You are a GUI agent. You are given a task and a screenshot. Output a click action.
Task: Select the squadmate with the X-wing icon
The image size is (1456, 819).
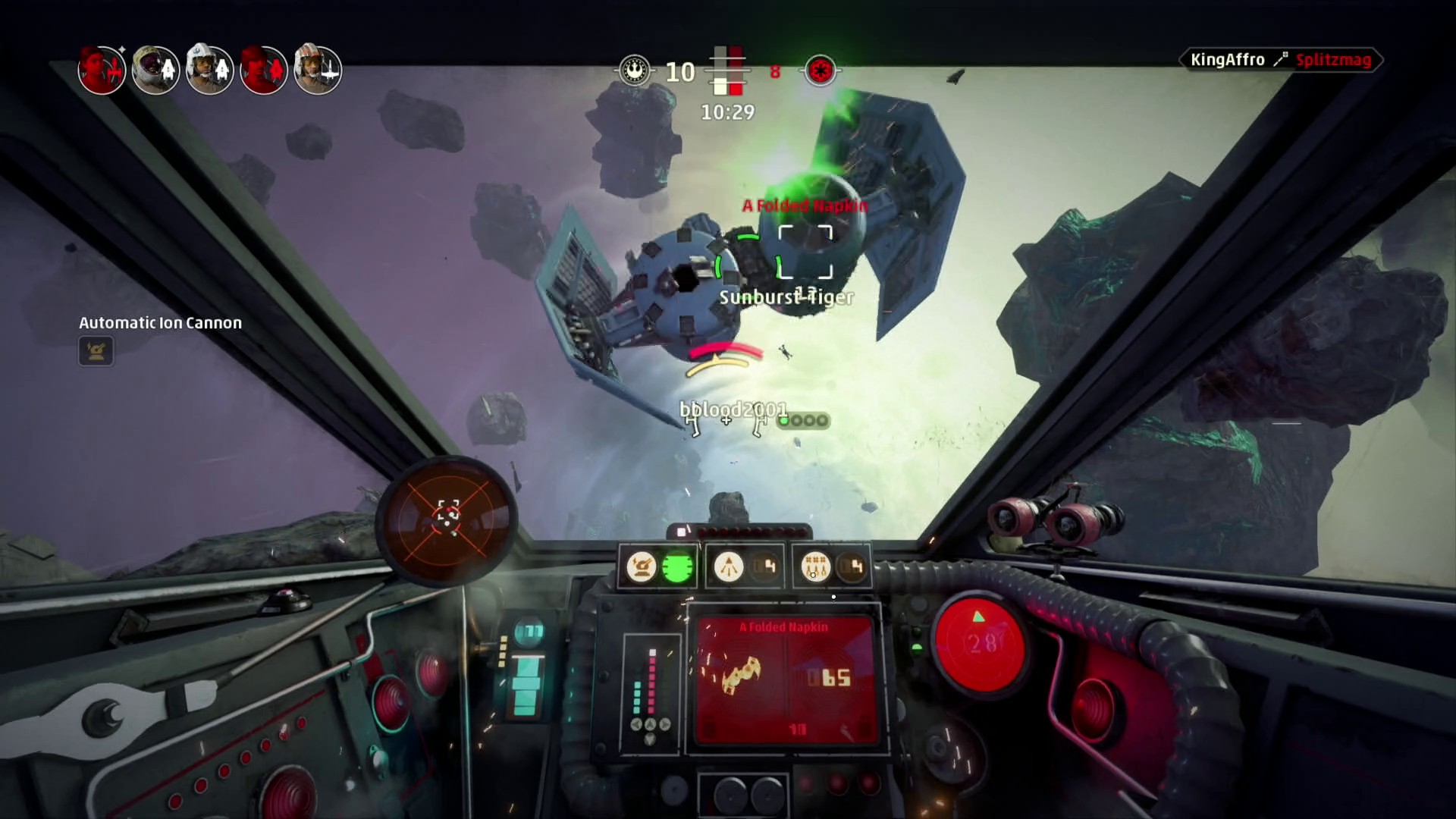(x=318, y=70)
